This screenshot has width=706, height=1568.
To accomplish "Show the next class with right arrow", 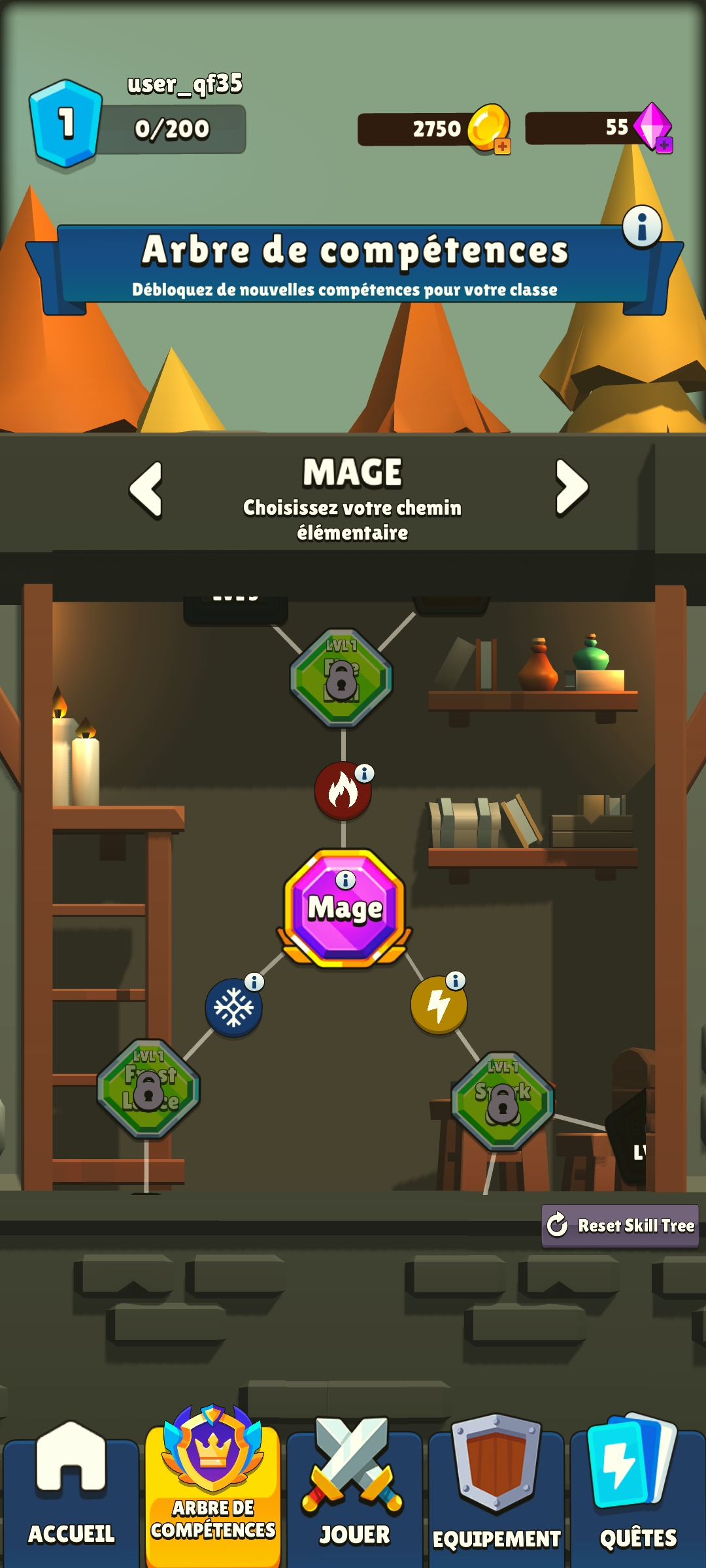I will point(571,487).
